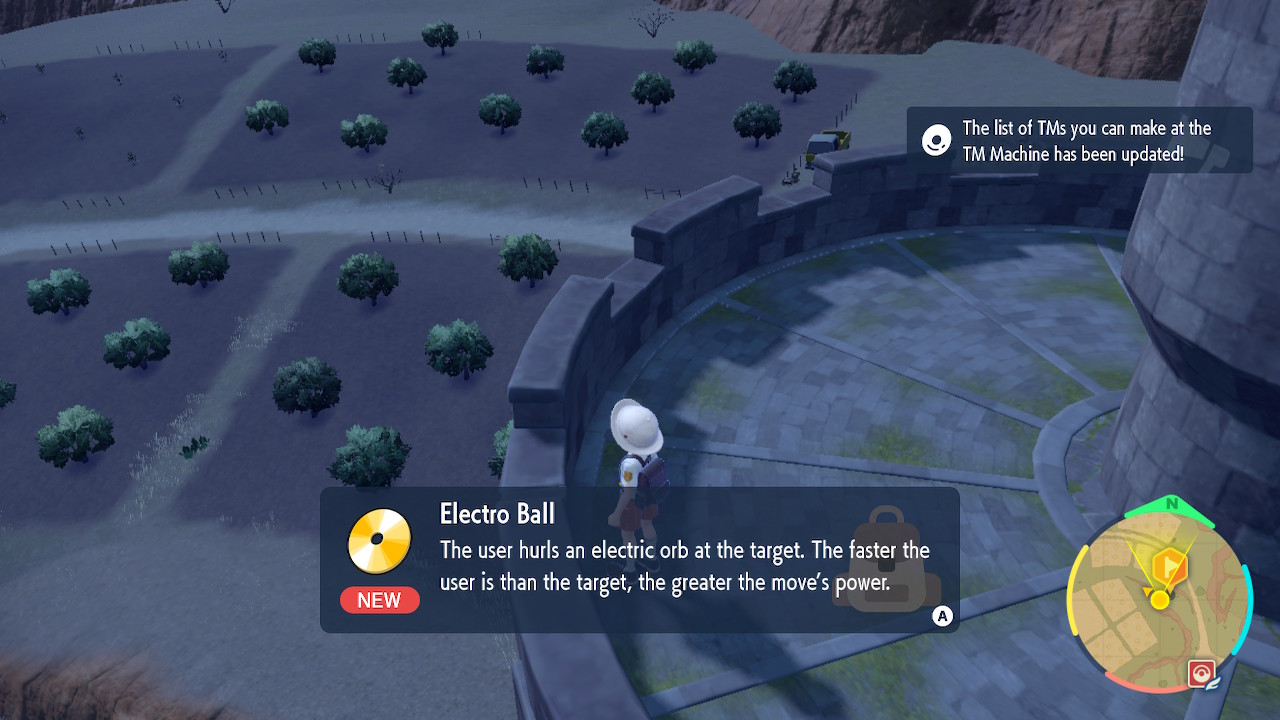Screen dimensions: 1280x720
Task: Click the TM Machine update notification
Action: coord(1079,141)
